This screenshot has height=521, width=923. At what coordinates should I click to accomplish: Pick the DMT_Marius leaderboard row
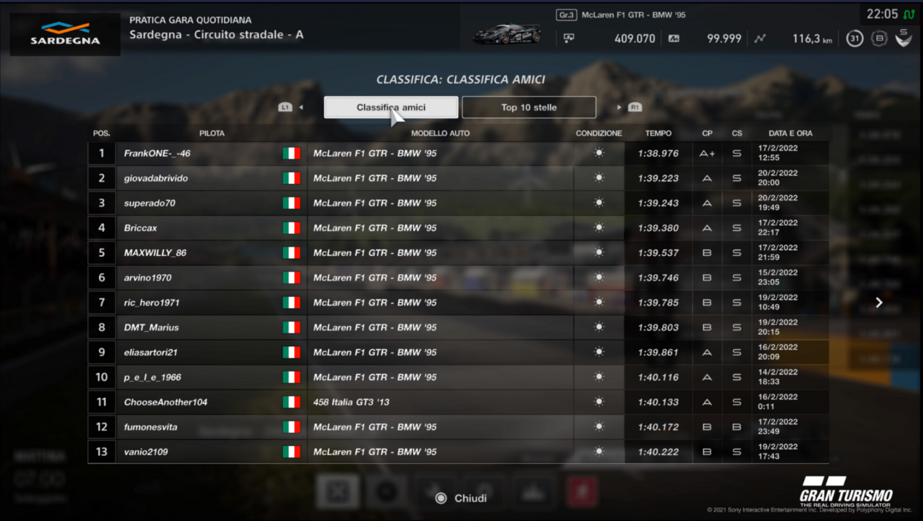tap(458, 327)
